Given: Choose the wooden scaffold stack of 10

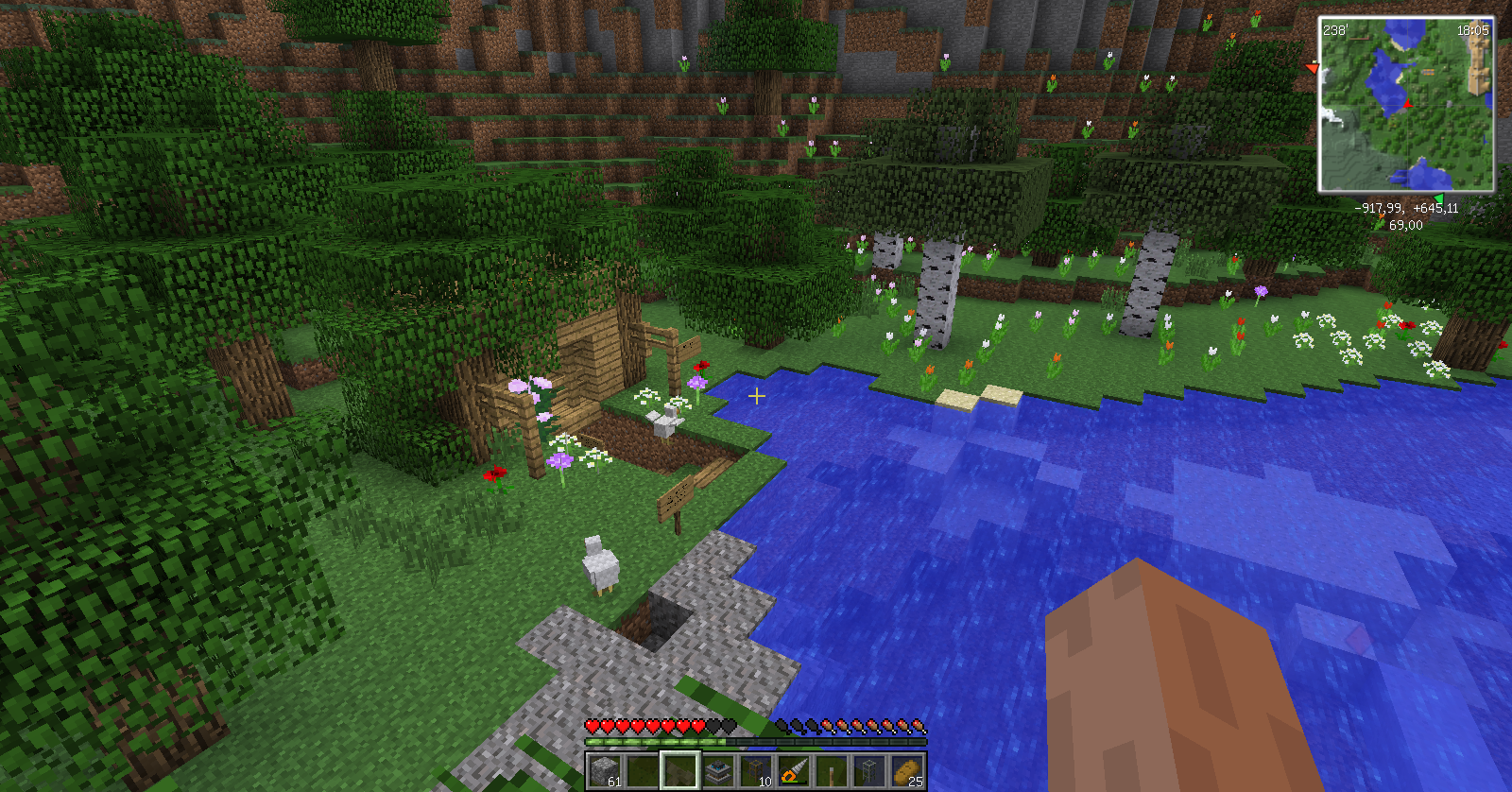Looking at the screenshot, I should pyautogui.click(x=756, y=770).
